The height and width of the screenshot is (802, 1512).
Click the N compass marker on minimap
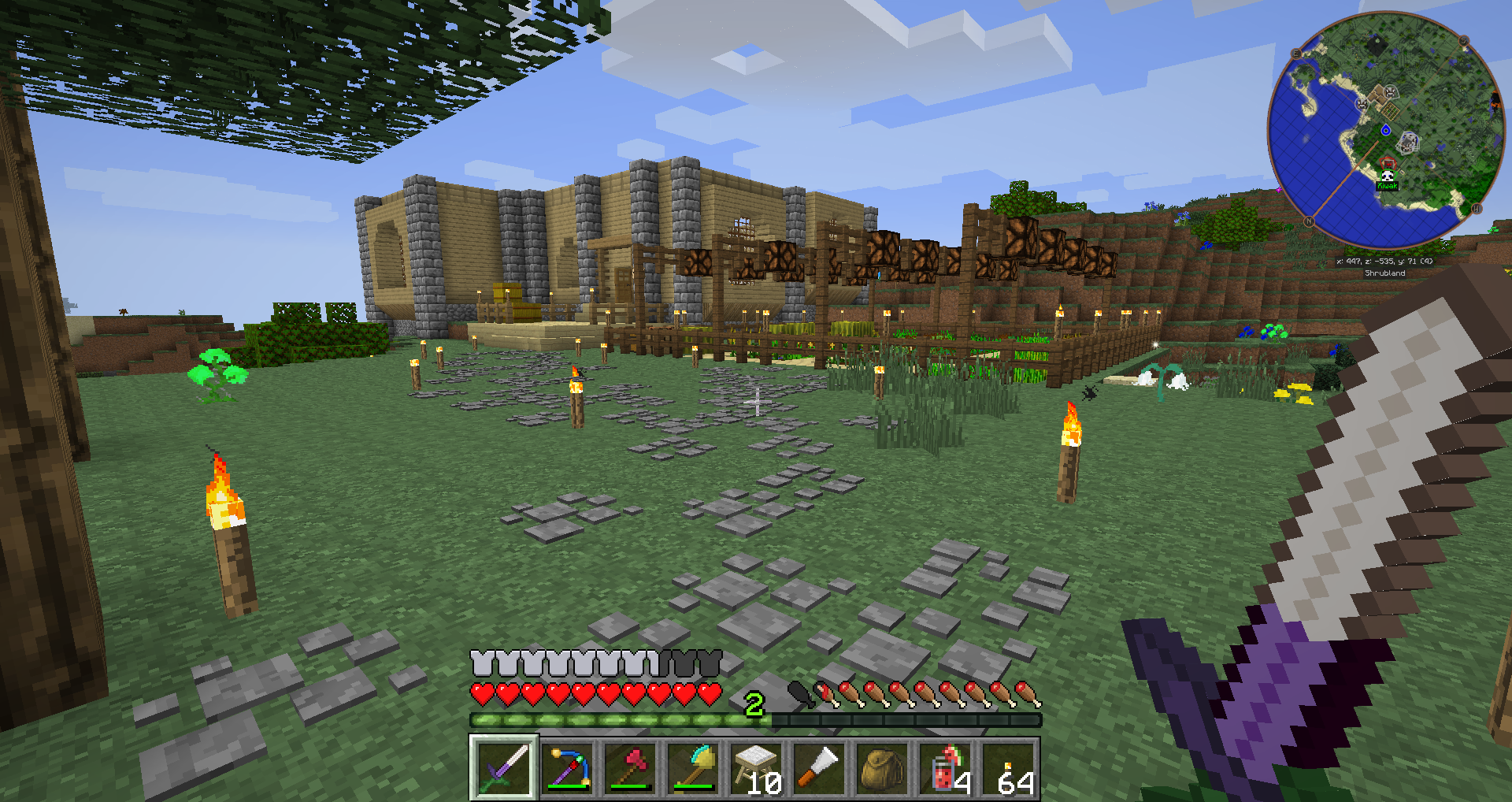click(1309, 221)
